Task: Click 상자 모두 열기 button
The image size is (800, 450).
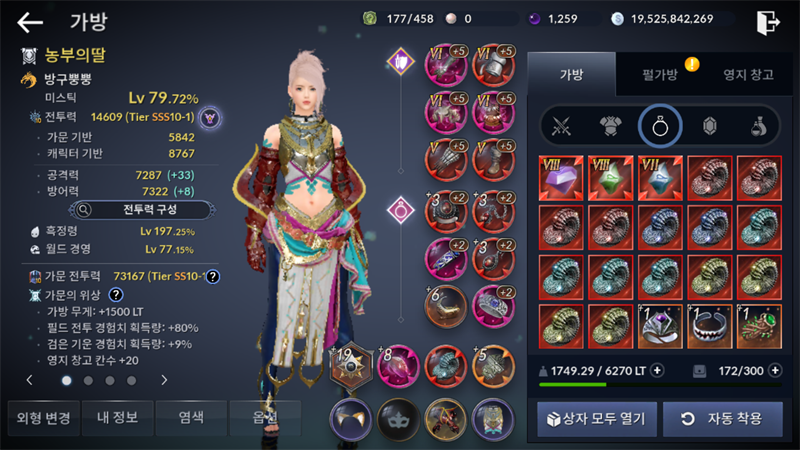Action: point(594,418)
